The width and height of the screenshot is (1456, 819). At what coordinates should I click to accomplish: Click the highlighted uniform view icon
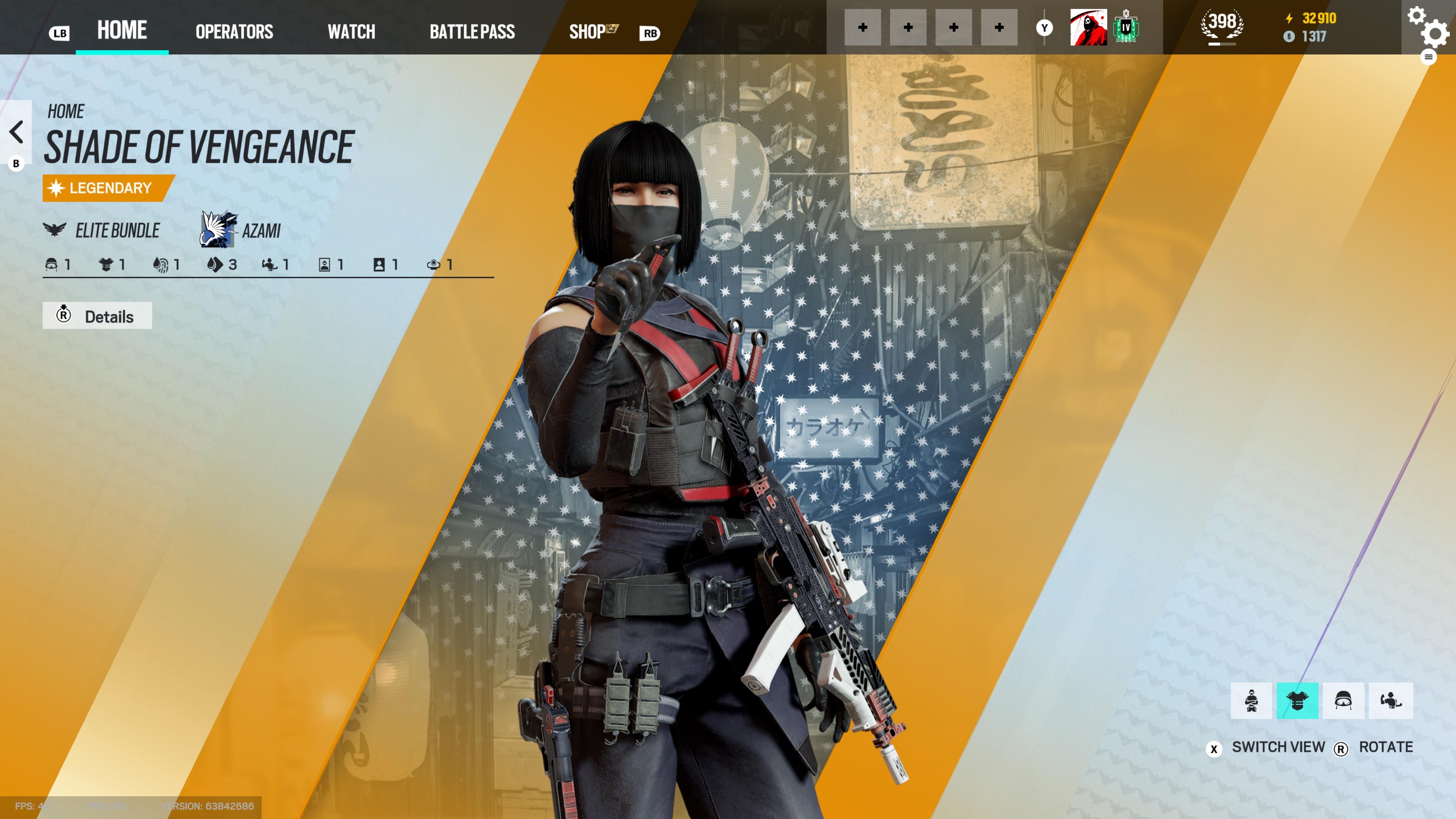click(1298, 701)
